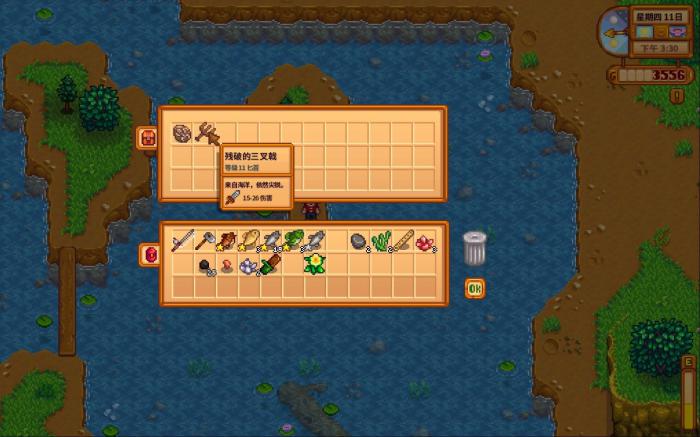Select the small red mushroom slot
The width and height of the screenshot is (700, 437).
(227, 265)
